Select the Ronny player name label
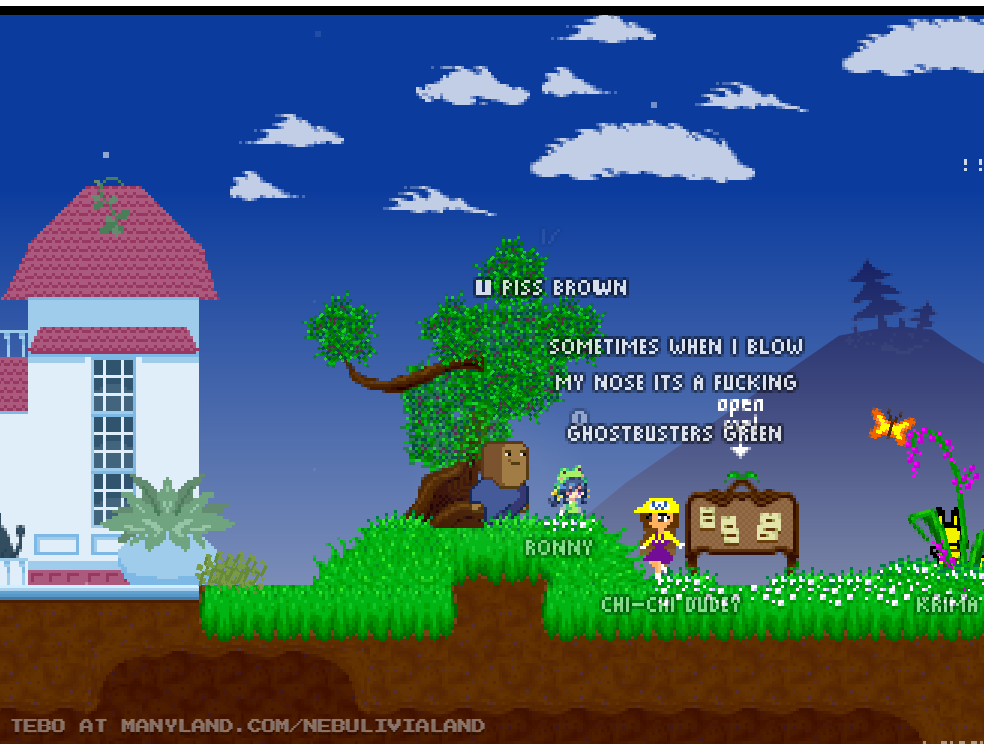 [558, 548]
